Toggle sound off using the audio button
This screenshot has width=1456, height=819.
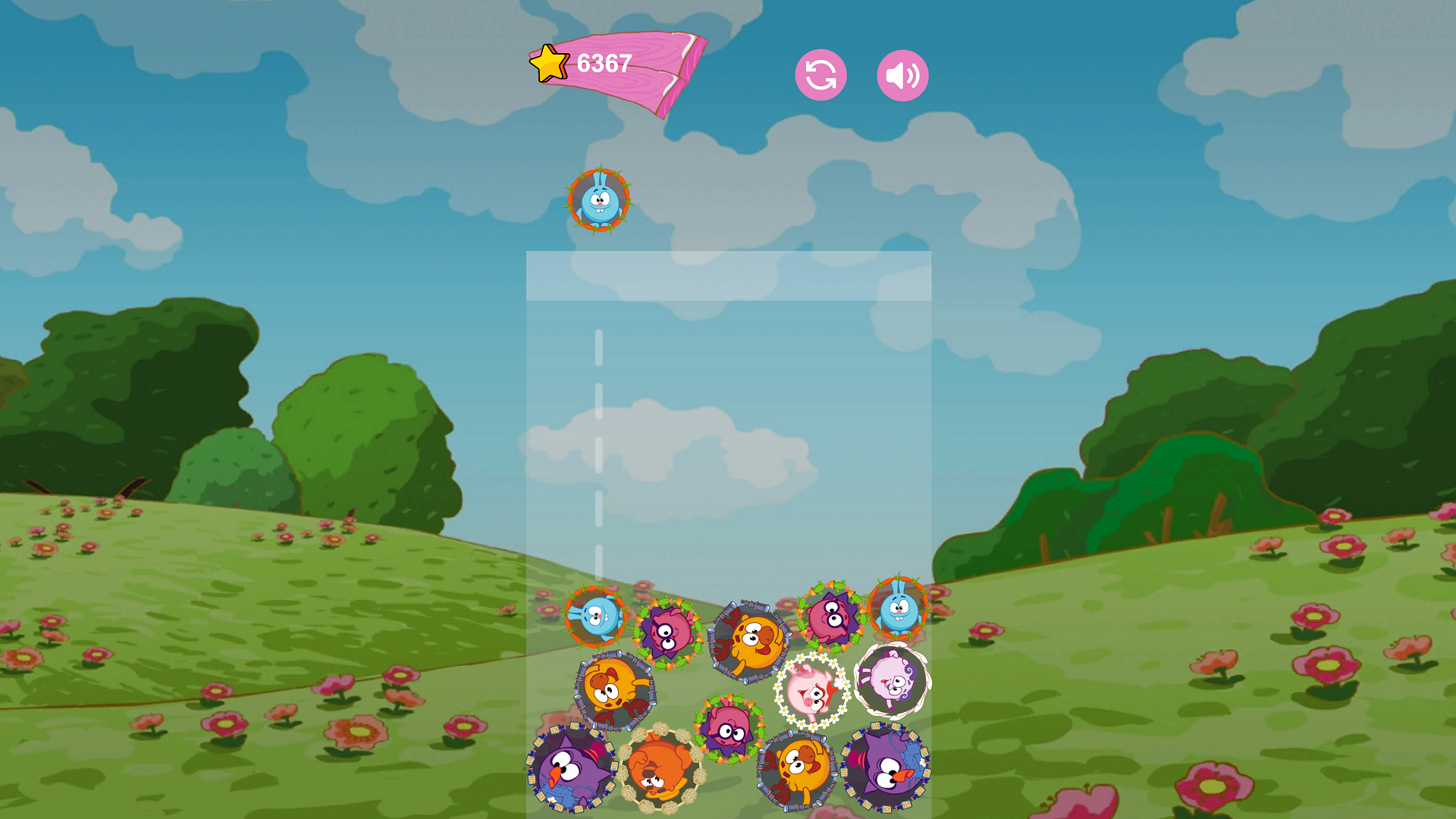click(901, 74)
